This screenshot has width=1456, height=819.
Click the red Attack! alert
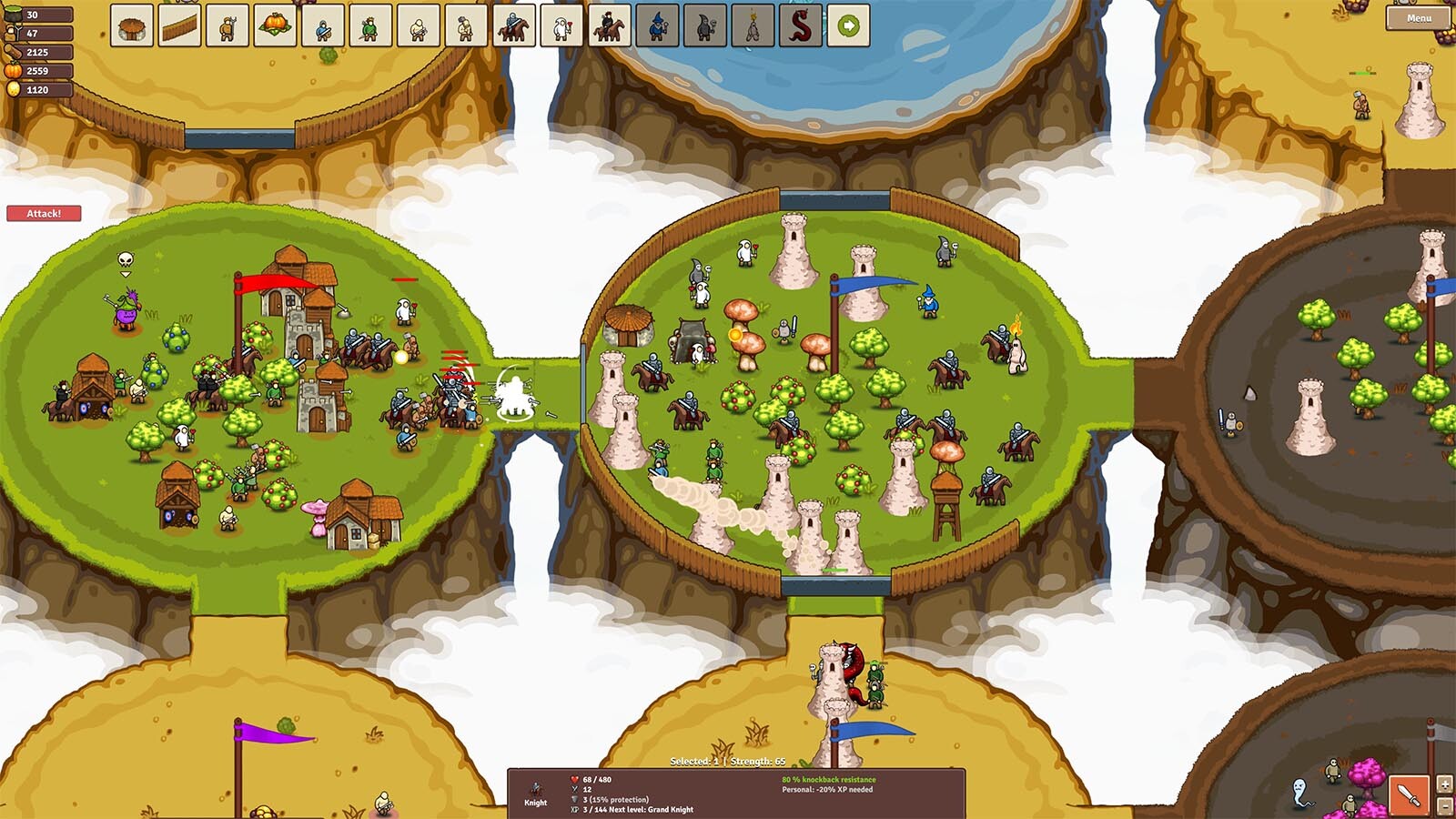(x=44, y=214)
